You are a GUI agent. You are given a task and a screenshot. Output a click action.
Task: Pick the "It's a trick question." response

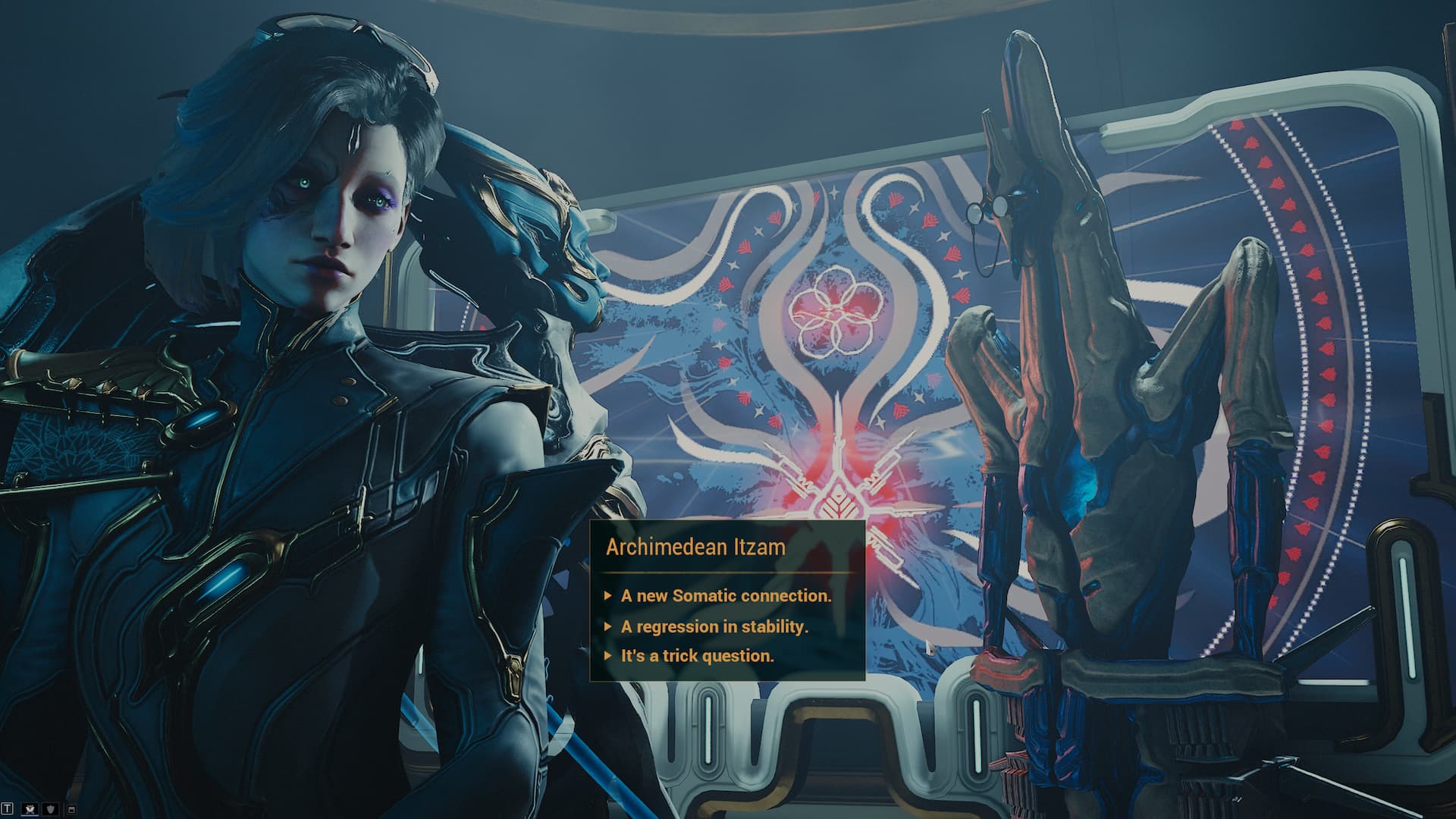tap(697, 656)
